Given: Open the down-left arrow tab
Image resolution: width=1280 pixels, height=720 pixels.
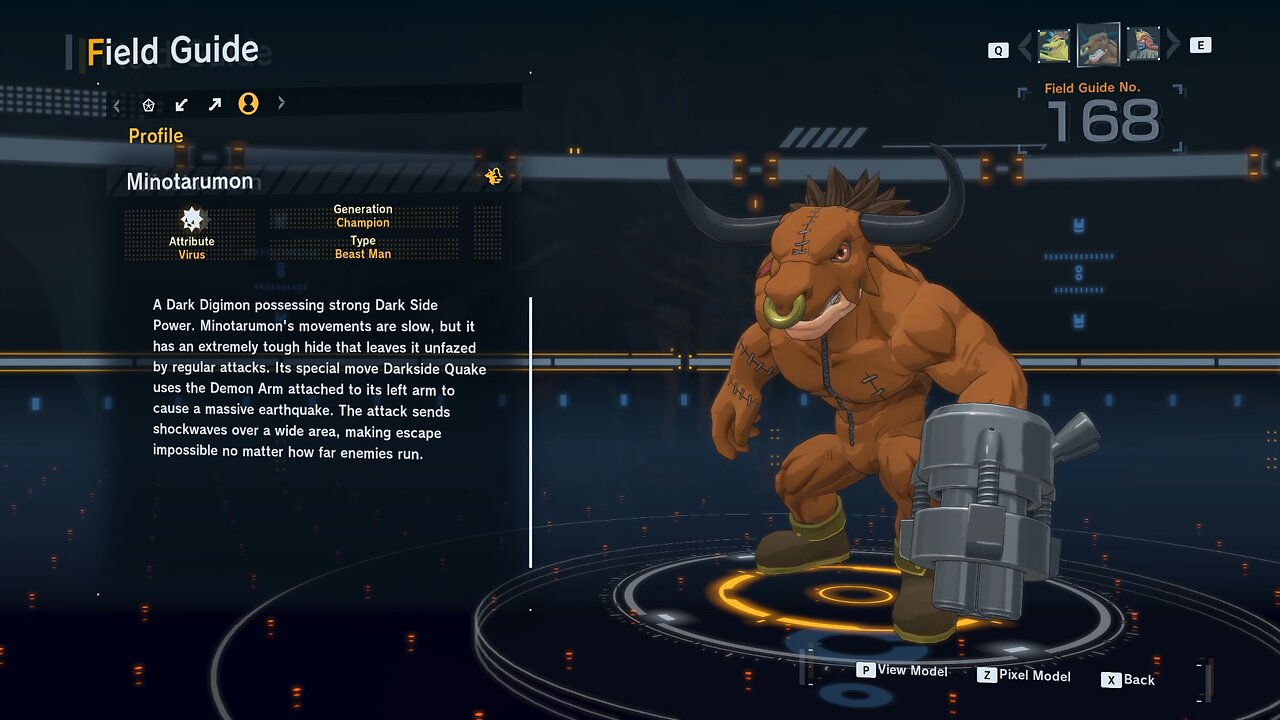Looking at the screenshot, I should coord(182,104).
